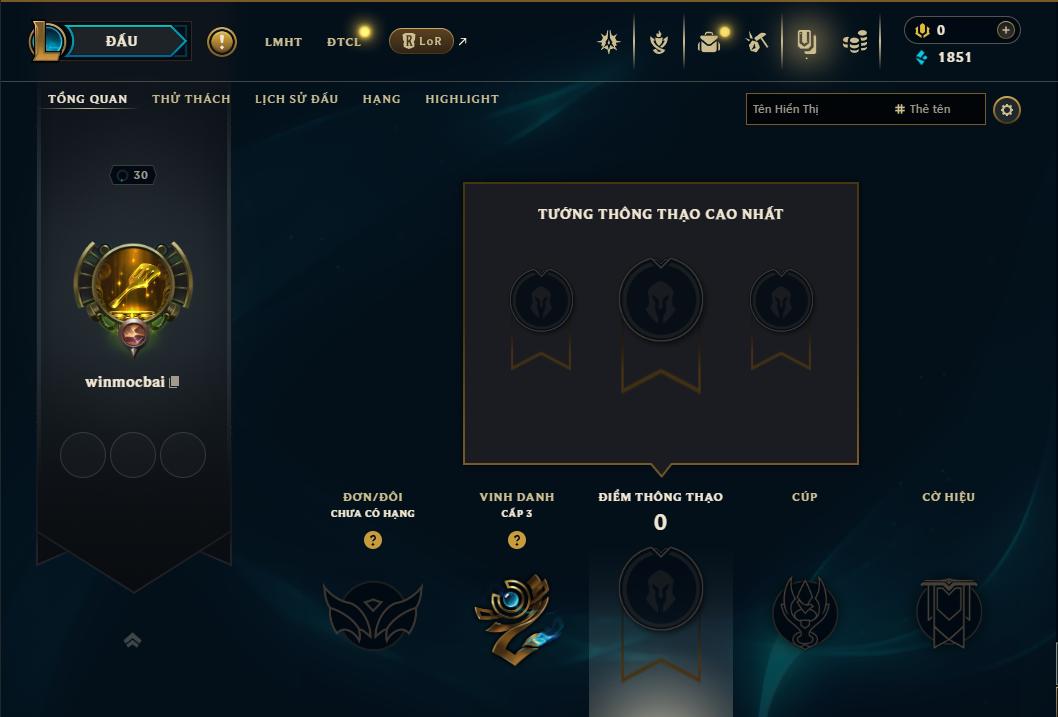Show the Highlight tab
1058x717 pixels.
[462, 99]
